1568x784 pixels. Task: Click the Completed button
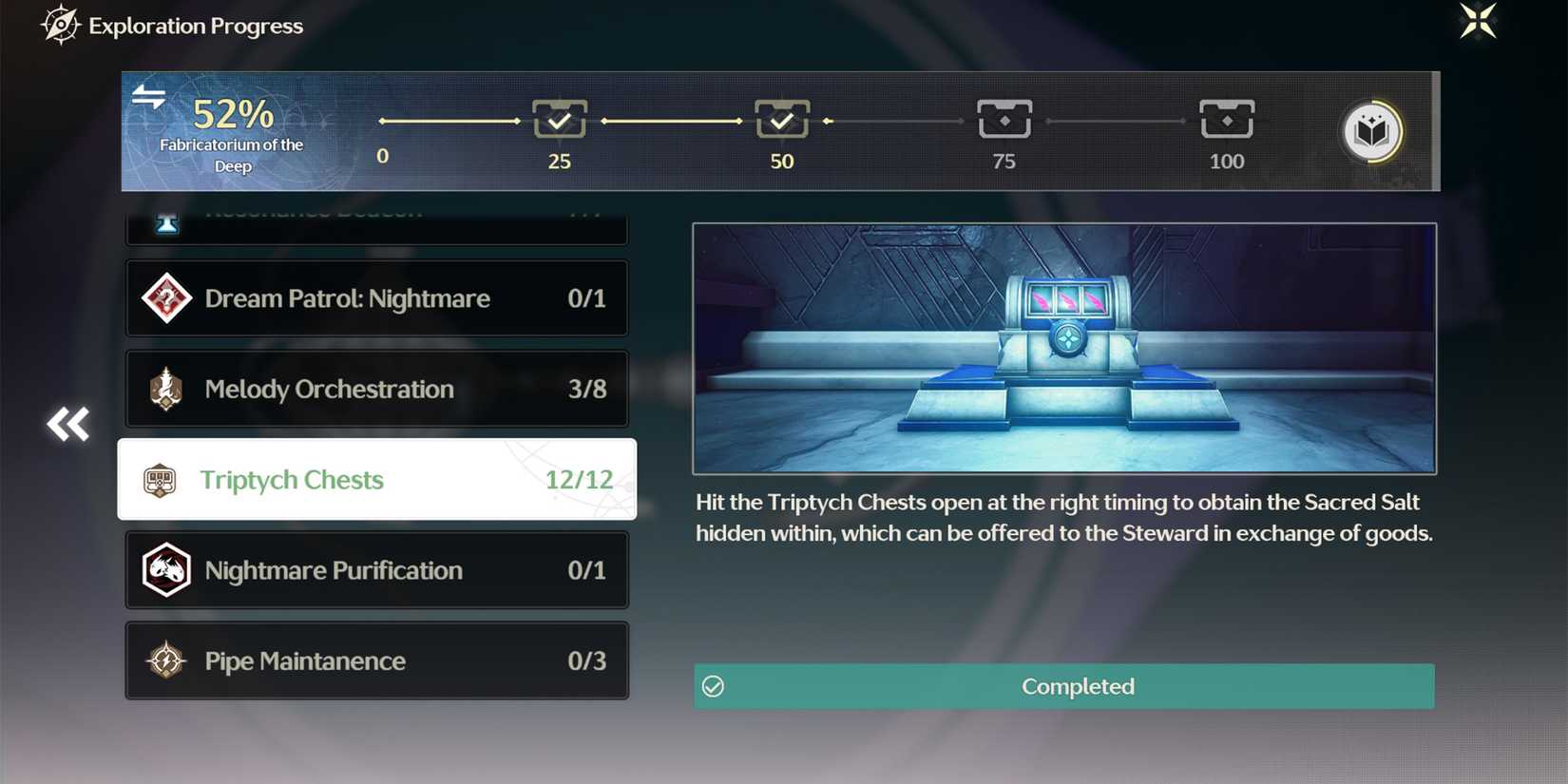click(x=1063, y=686)
